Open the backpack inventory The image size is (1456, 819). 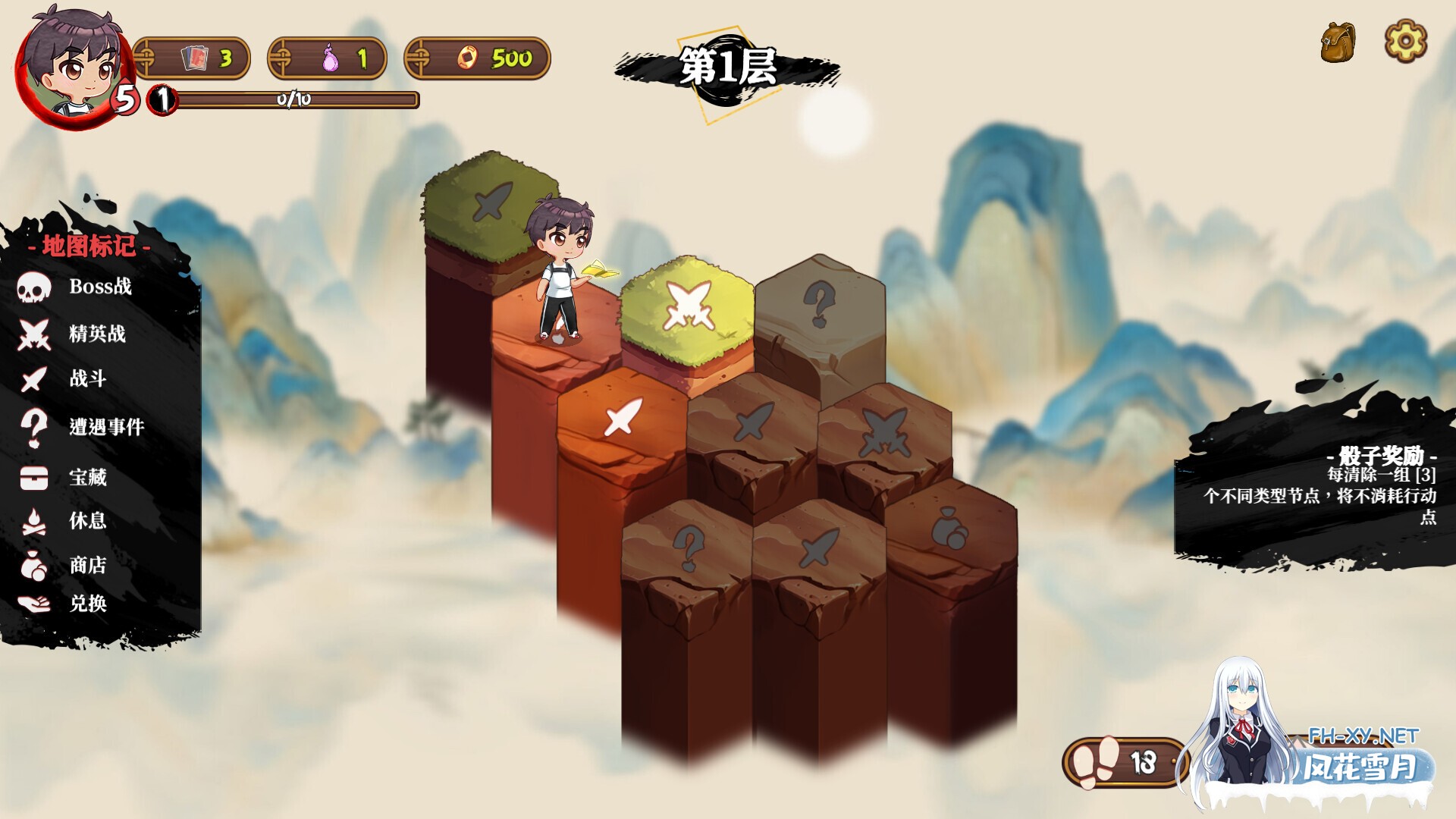coord(1338,42)
